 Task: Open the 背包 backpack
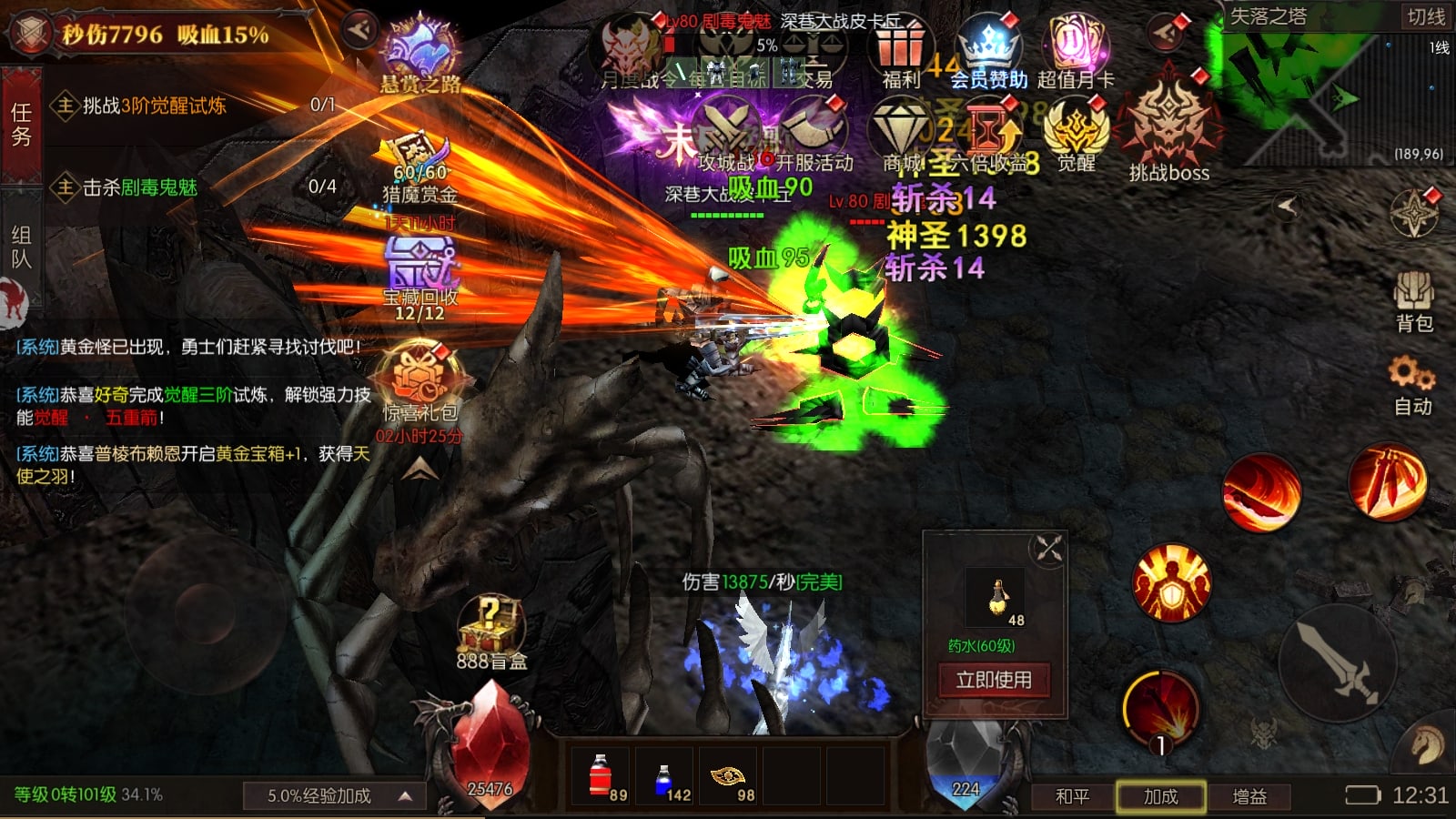tap(1413, 300)
